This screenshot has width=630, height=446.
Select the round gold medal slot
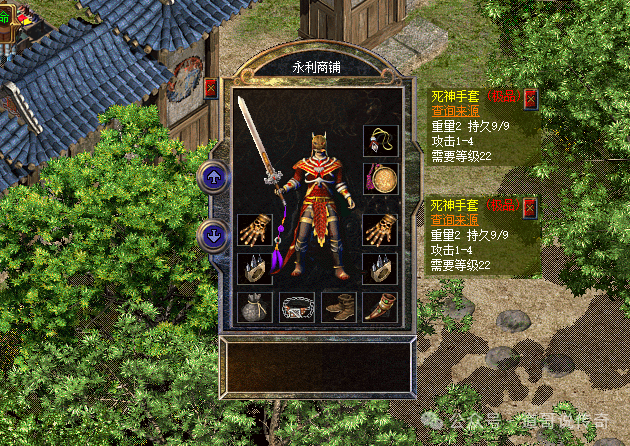(x=380, y=180)
